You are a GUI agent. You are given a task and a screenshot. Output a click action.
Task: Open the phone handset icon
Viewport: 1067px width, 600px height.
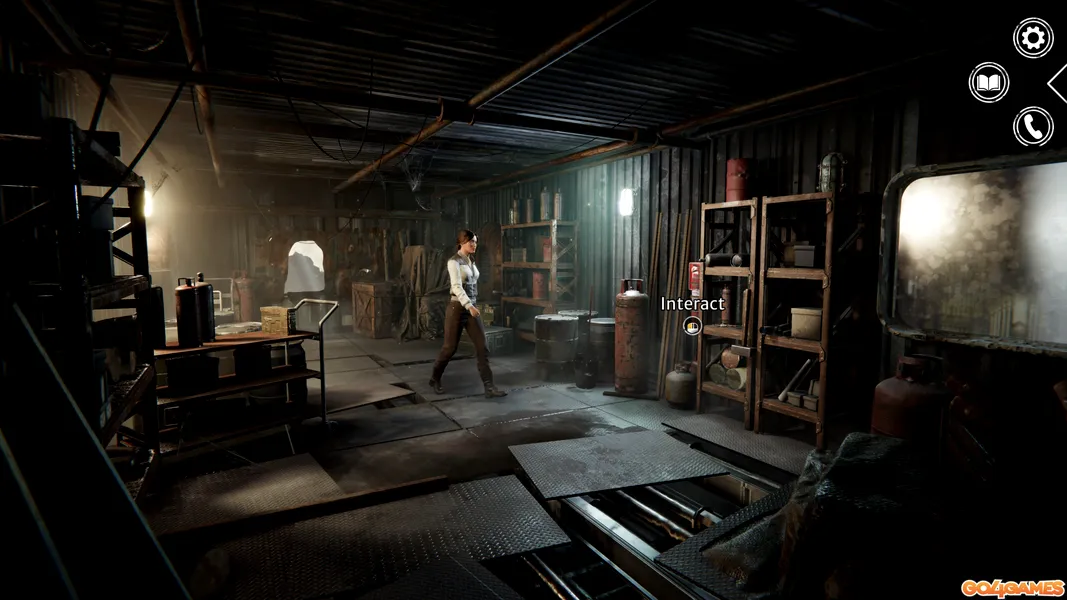coord(1033,127)
